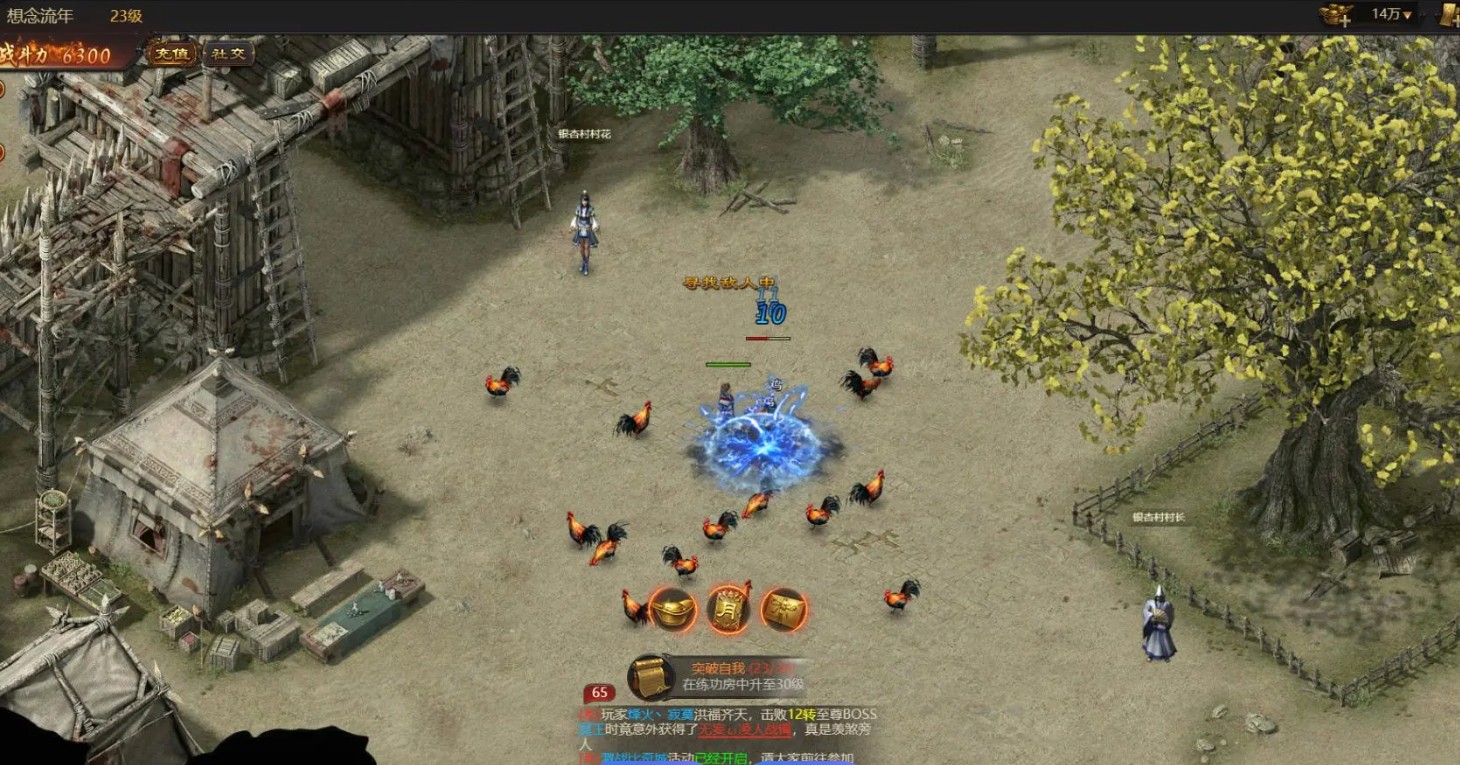Talk to NPC 银杏村村长
Viewport: 1460px width, 765px height.
1158,620
